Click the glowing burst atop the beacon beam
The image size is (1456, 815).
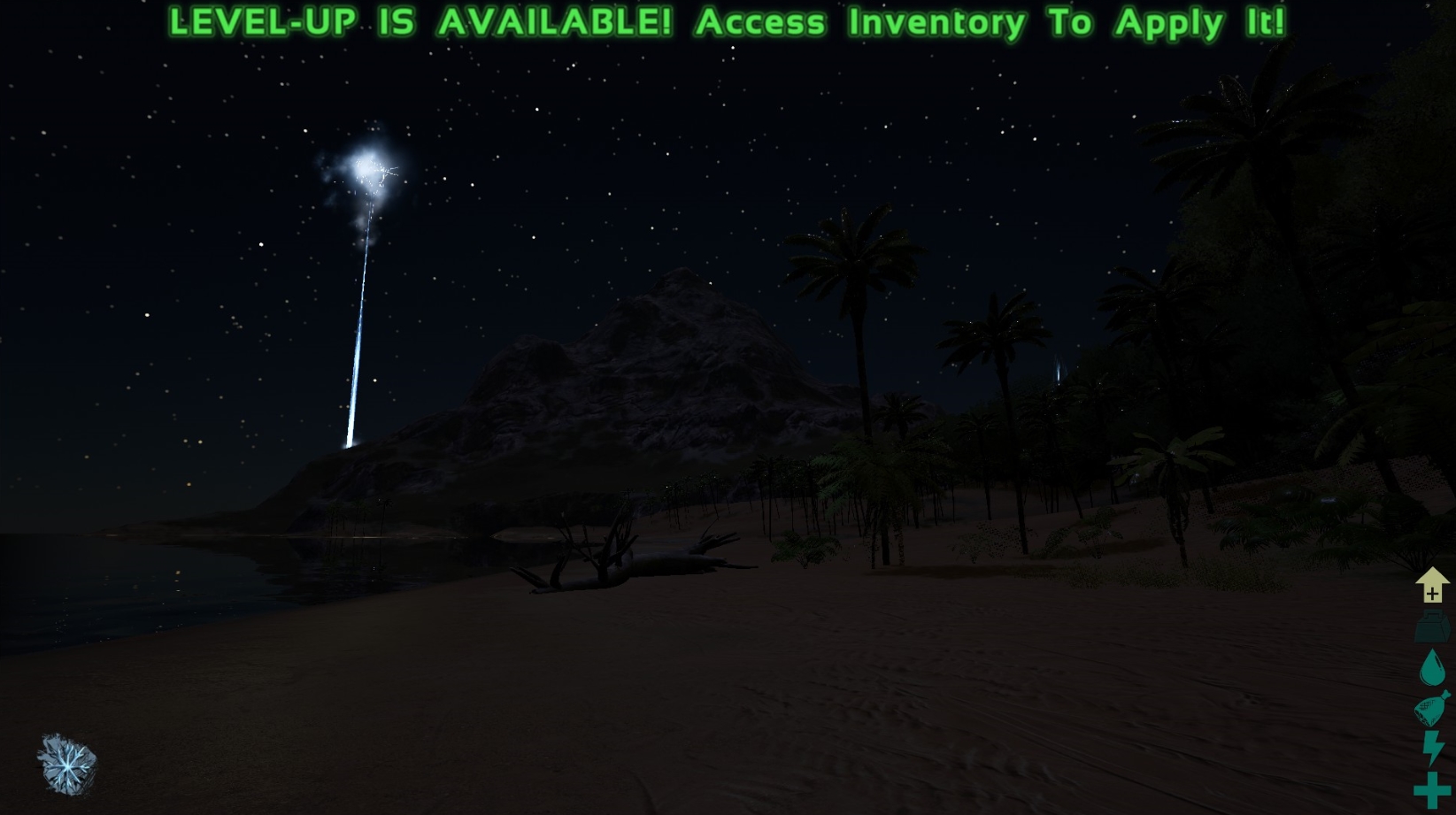tap(366, 166)
